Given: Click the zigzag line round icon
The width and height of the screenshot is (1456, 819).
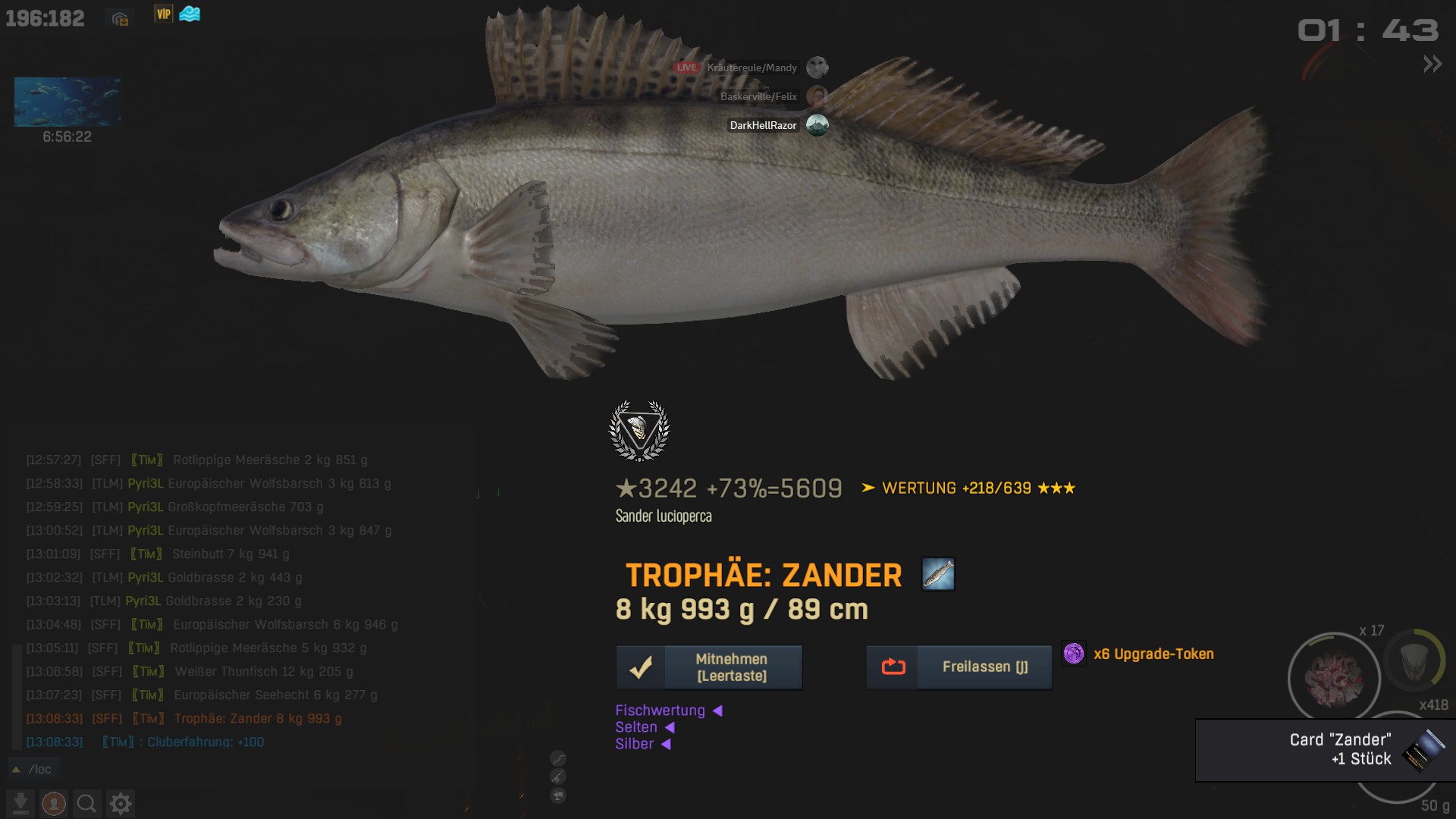Looking at the screenshot, I should [x=558, y=758].
